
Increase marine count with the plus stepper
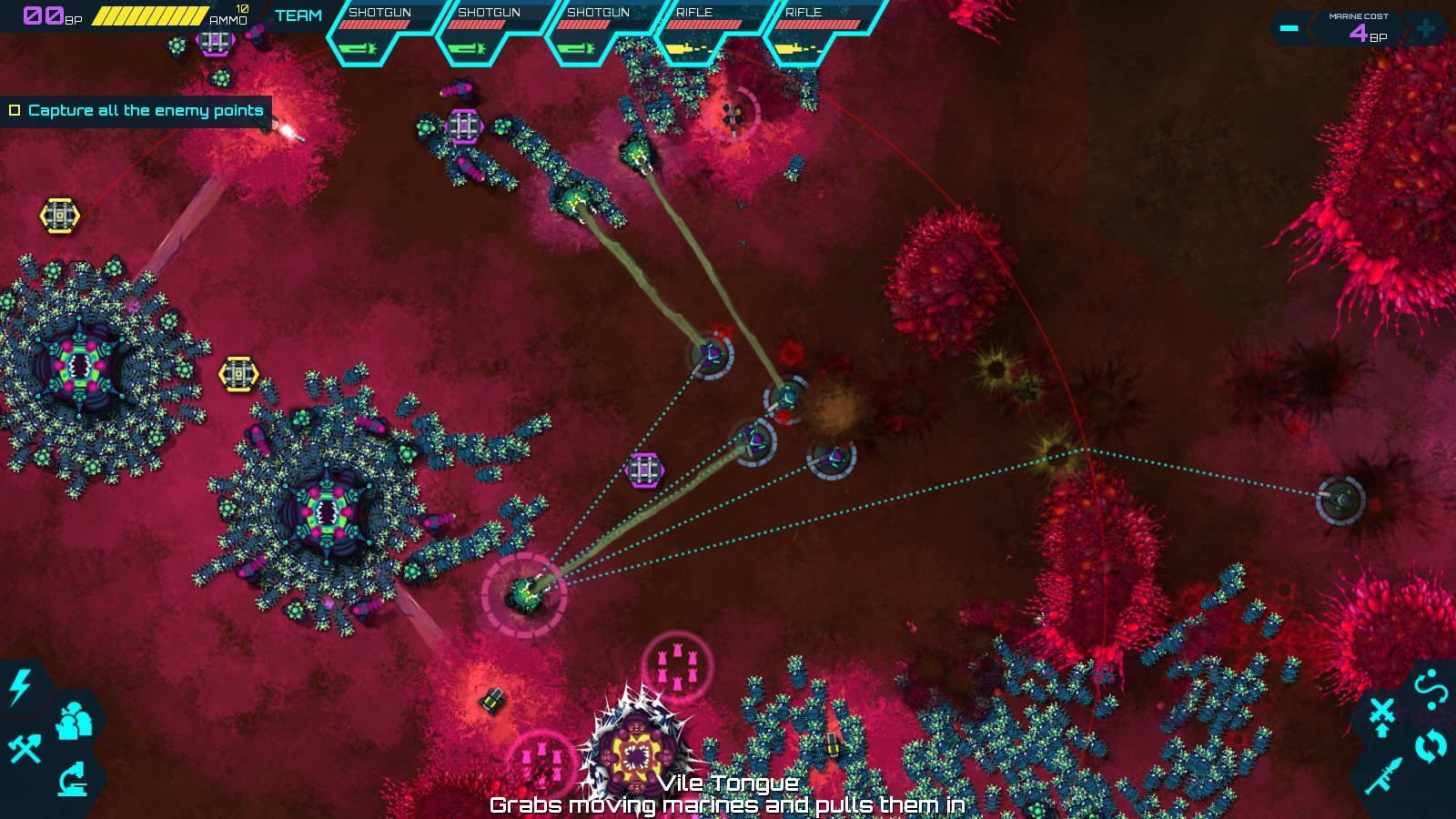pyautogui.click(x=1426, y=27)
